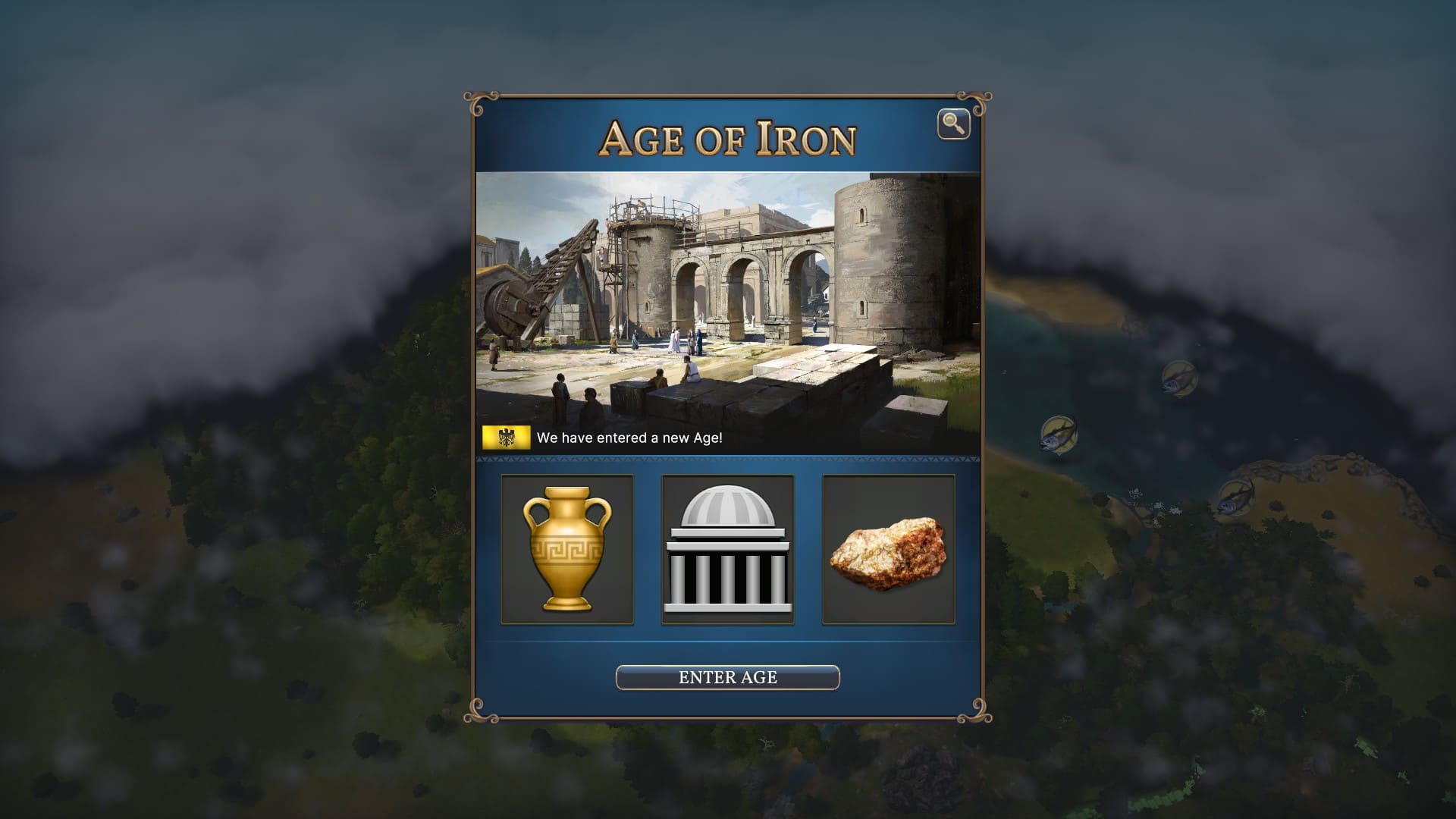1456x819 pixels.
Task: Select the golden amphora vase tile
Action: tap(567, 550)
